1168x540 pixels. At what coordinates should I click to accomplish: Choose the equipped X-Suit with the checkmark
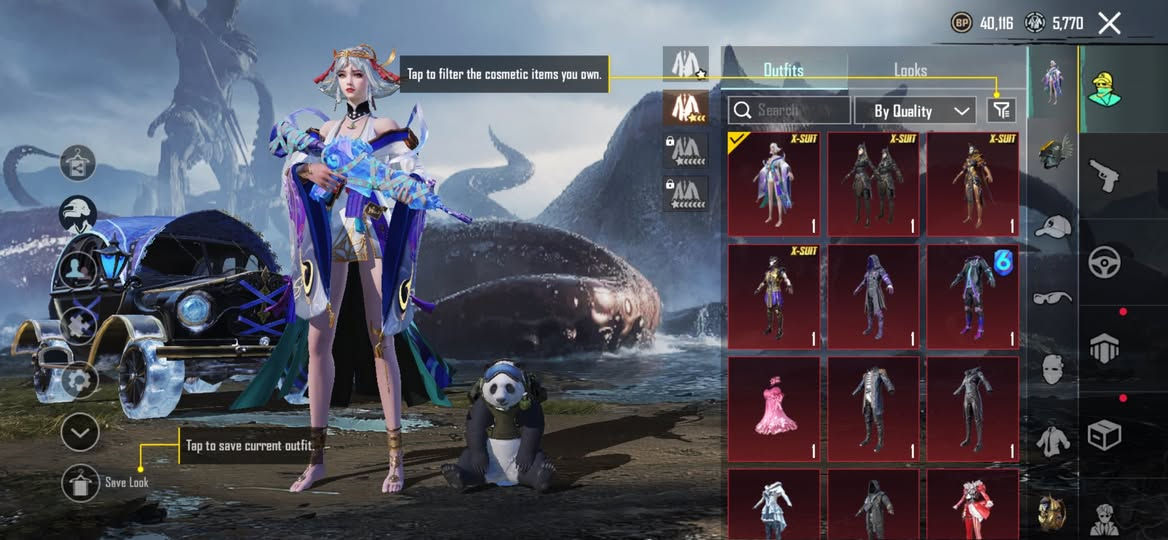click(x=773, y=185)
